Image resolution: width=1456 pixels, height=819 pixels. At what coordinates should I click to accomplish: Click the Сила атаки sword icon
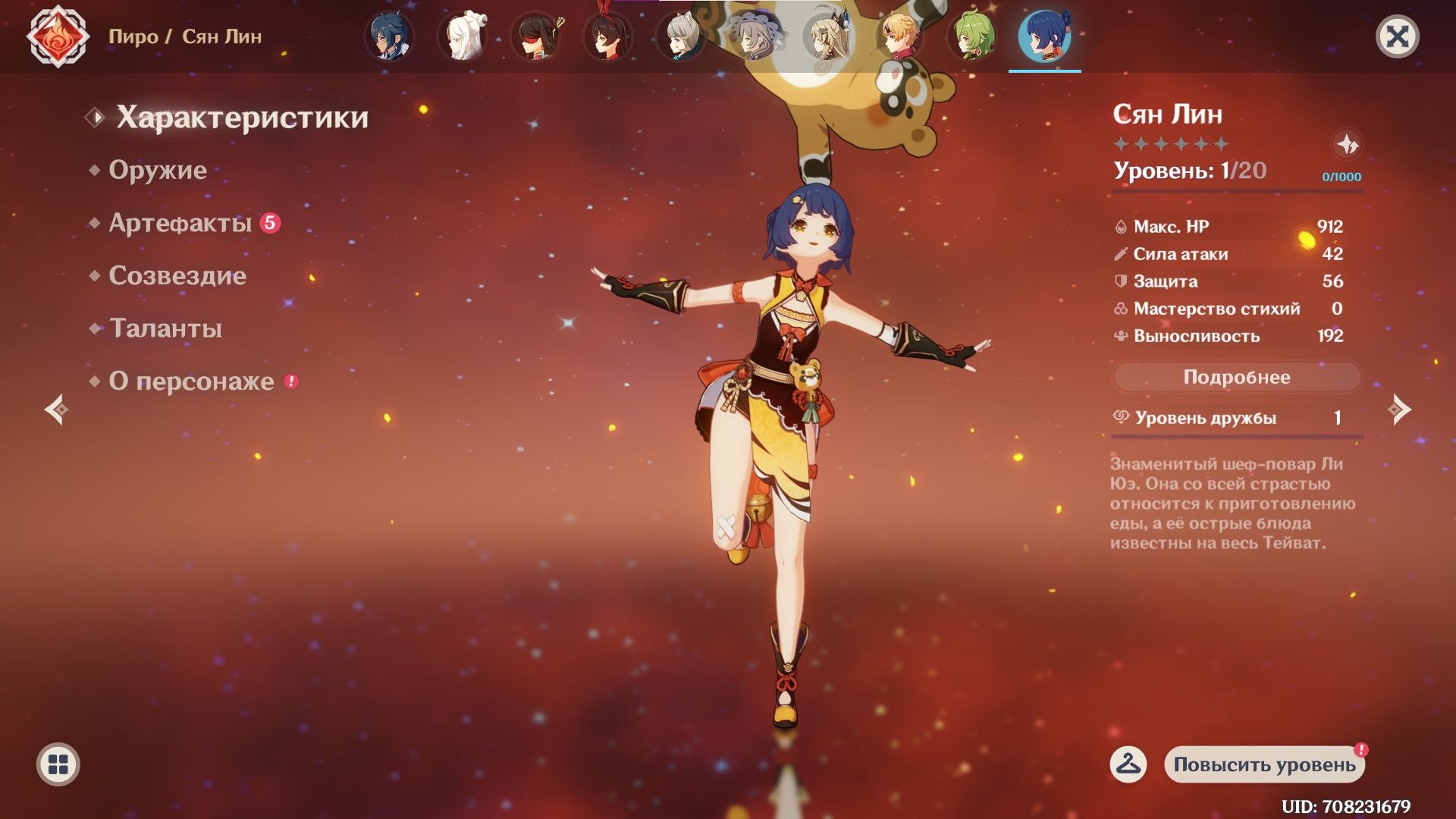(1120, 253)
